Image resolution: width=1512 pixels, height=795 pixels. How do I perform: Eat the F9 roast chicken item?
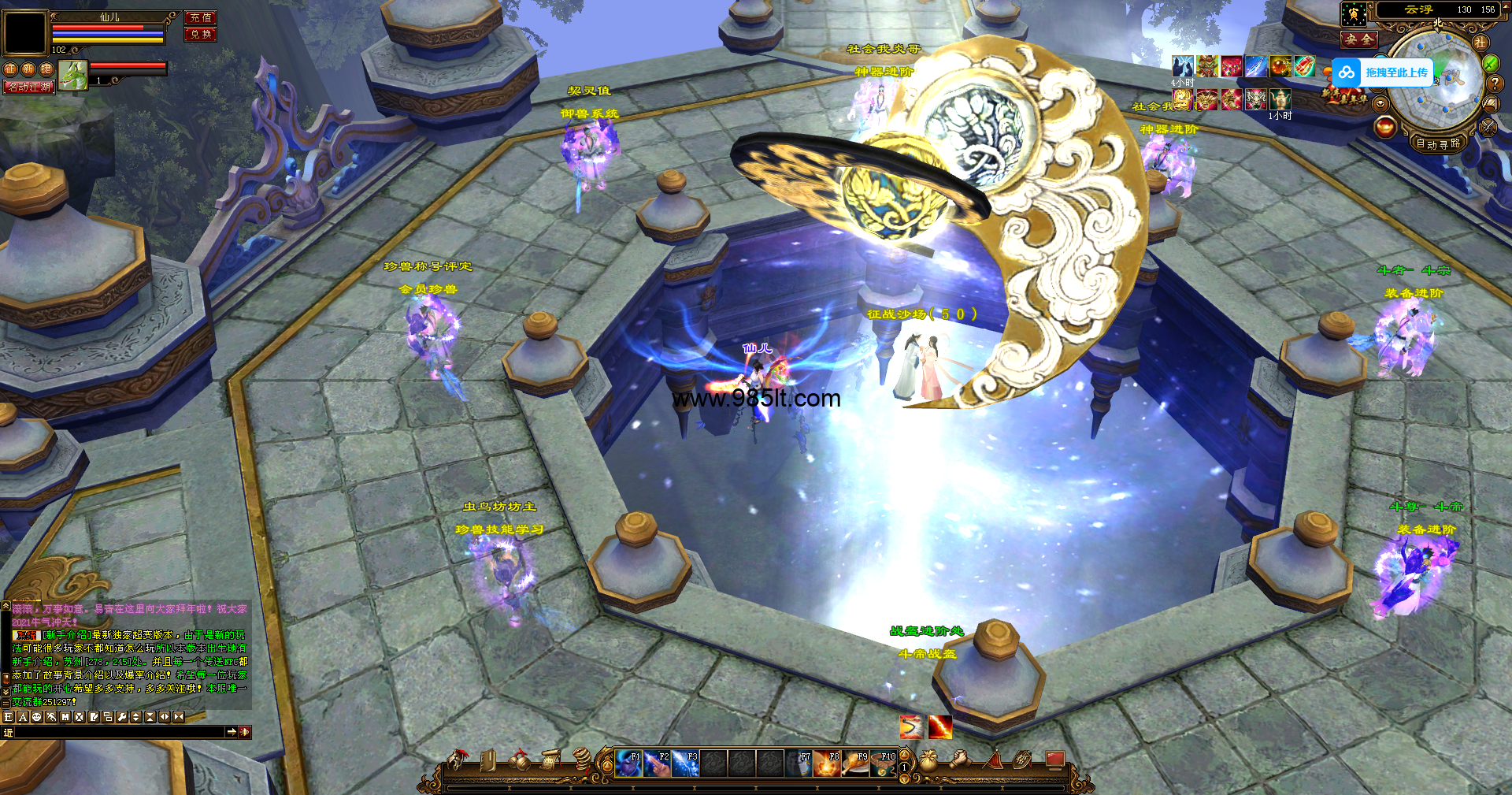pyautogui.click(x=855, y=763)
